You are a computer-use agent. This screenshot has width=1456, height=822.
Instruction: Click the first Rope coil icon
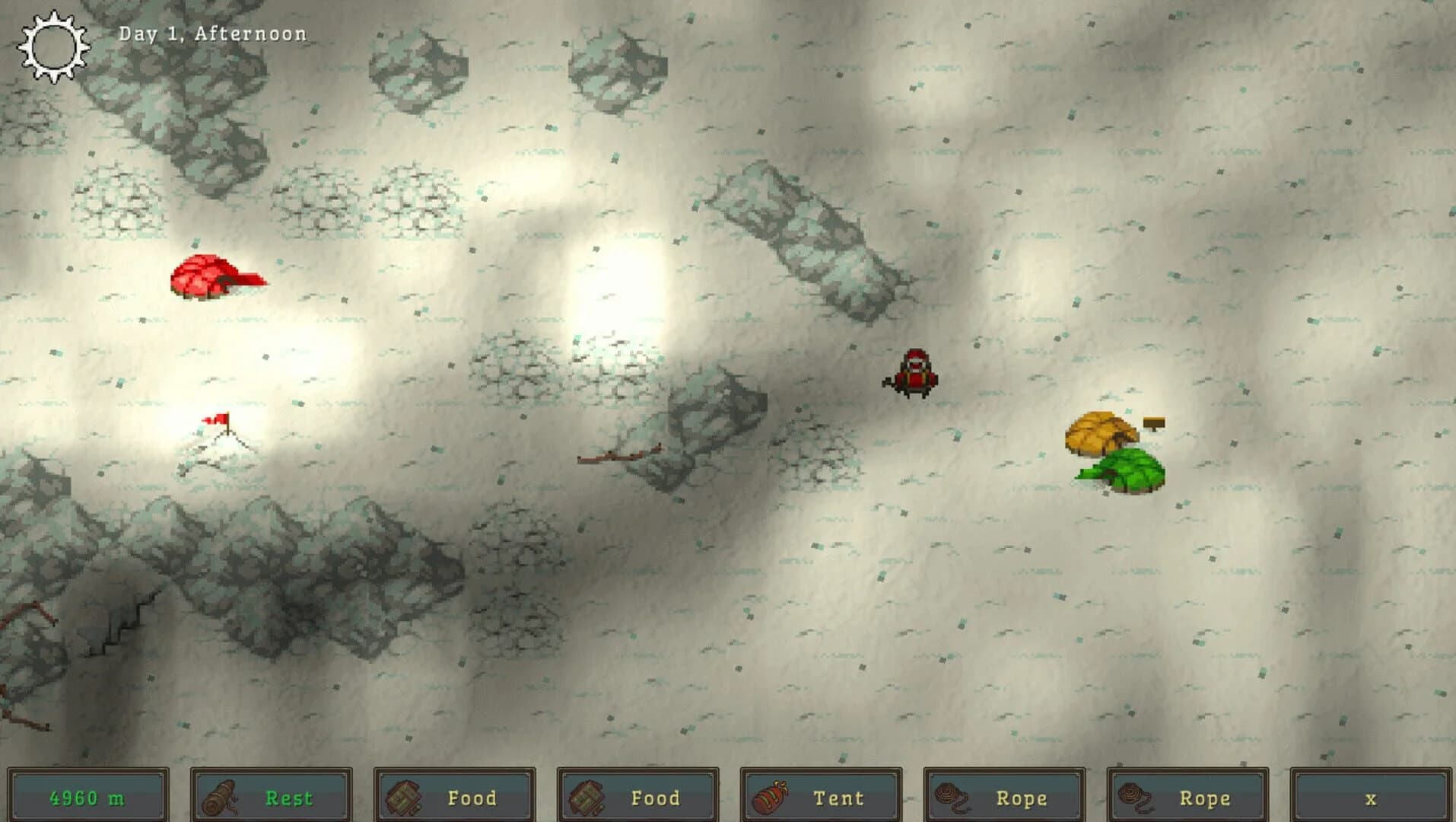(x=952, y=798)
